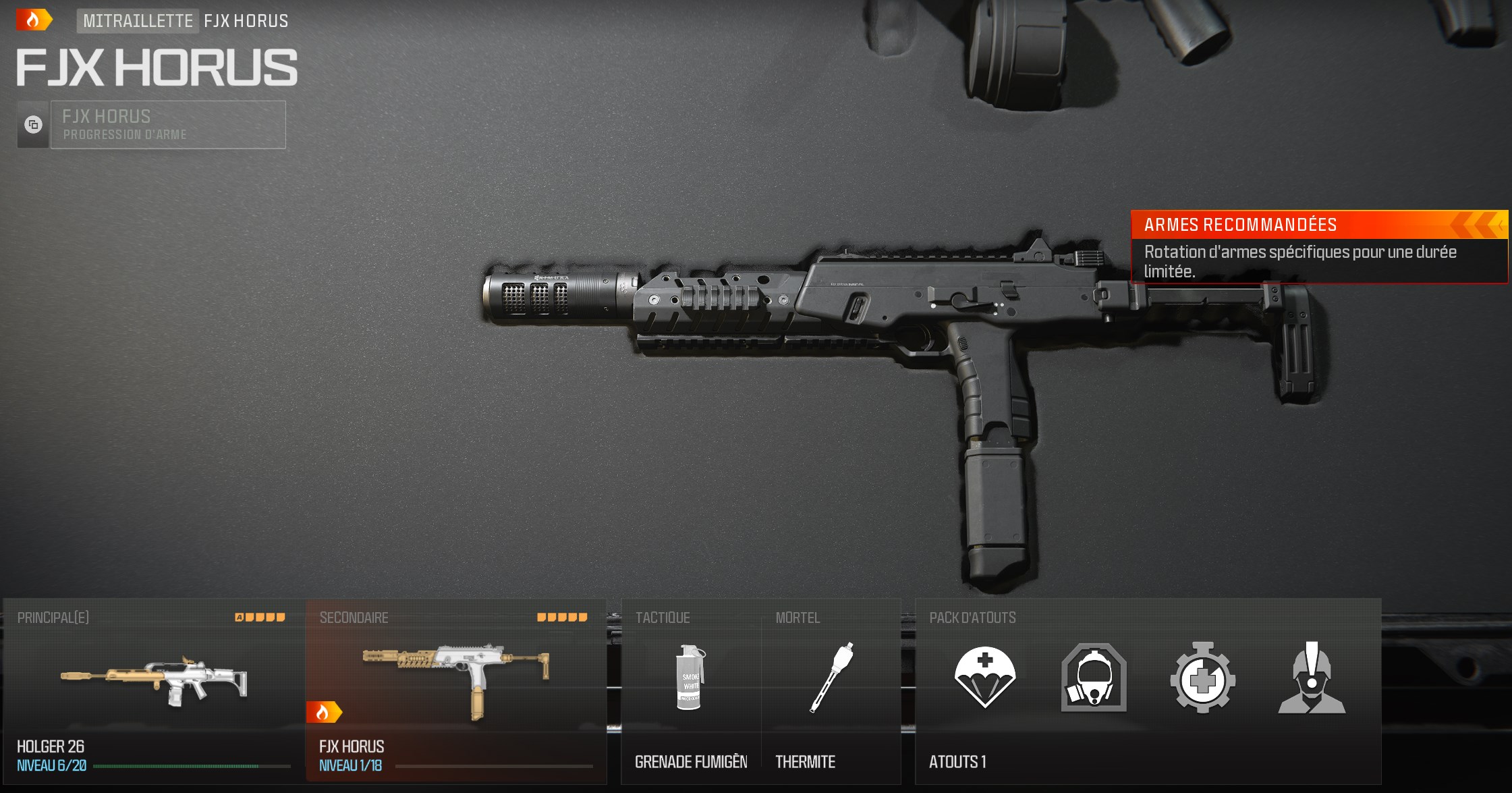This screenshot has width=1512, height=793.
Task: Click the ATOUTS 1 label
Action: [959, 762]
